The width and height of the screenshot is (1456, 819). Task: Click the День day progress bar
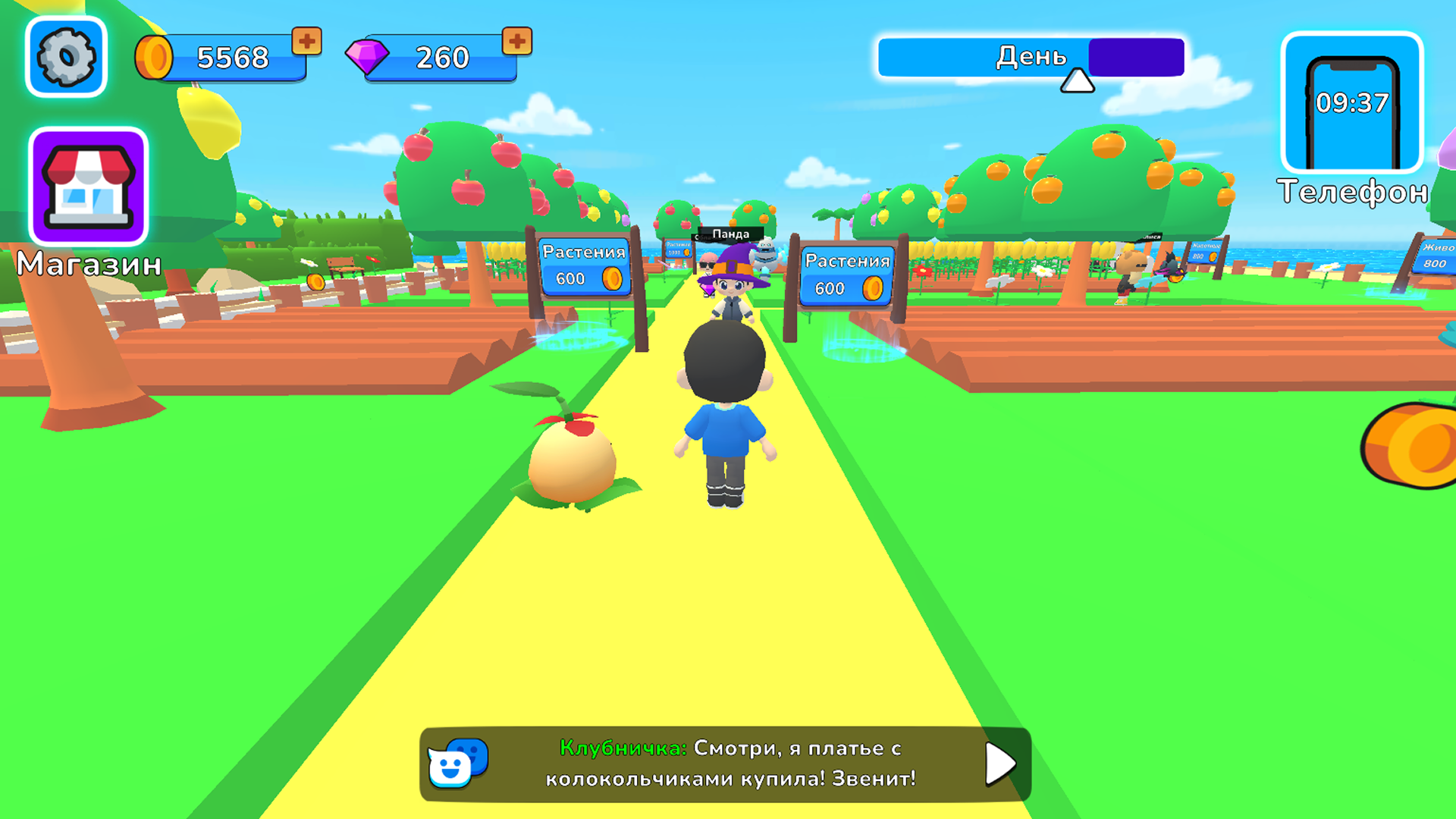[1031, 56]
